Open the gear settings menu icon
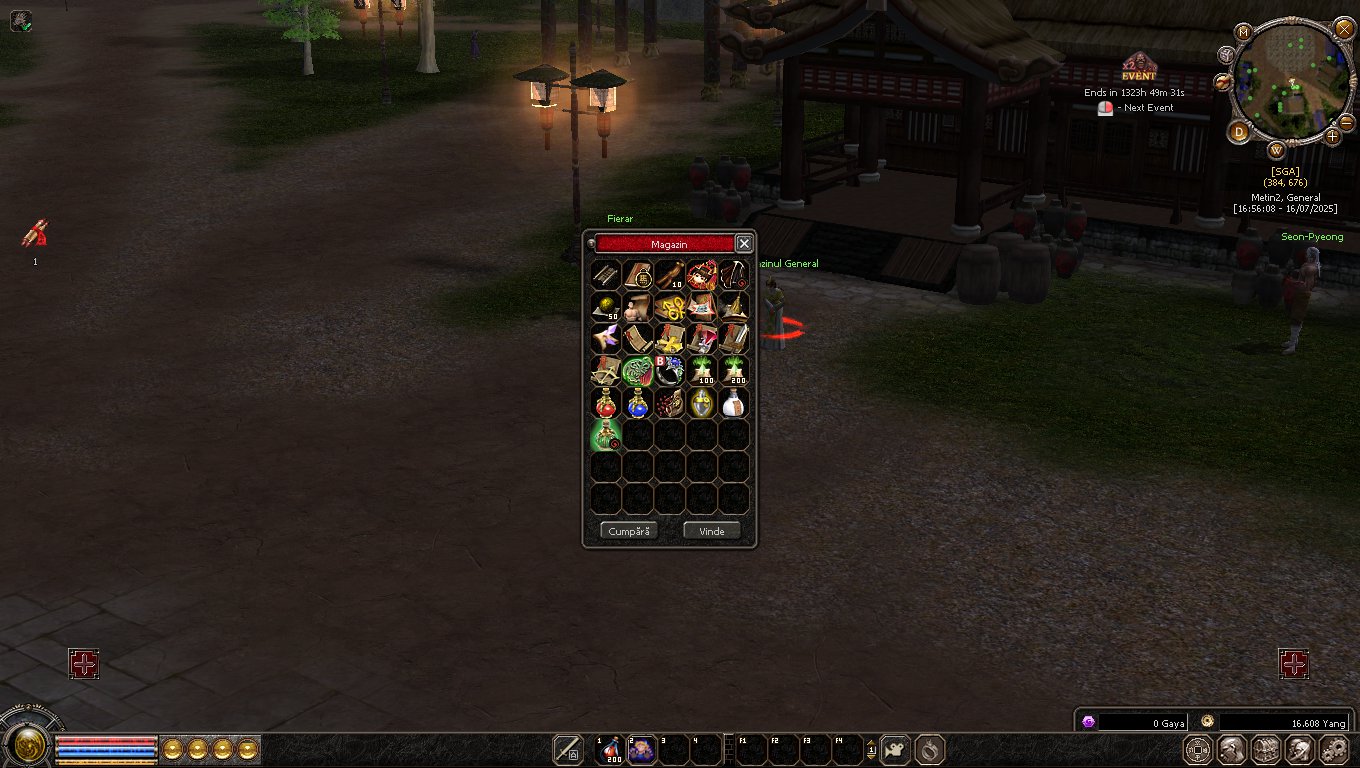This screenshot has height=768, width=1360. (x=1334, y=749)
